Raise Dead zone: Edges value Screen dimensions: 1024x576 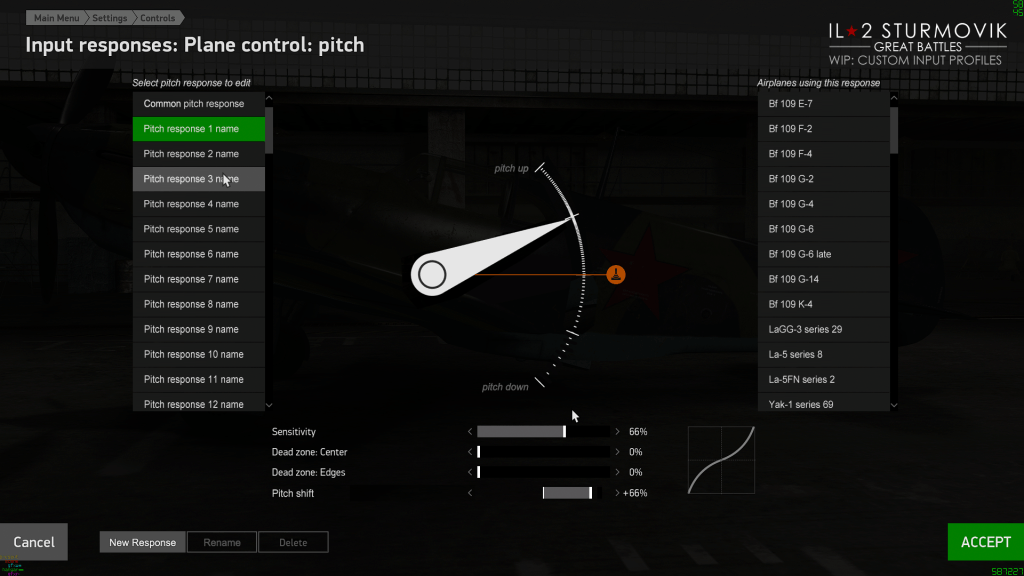618,472
